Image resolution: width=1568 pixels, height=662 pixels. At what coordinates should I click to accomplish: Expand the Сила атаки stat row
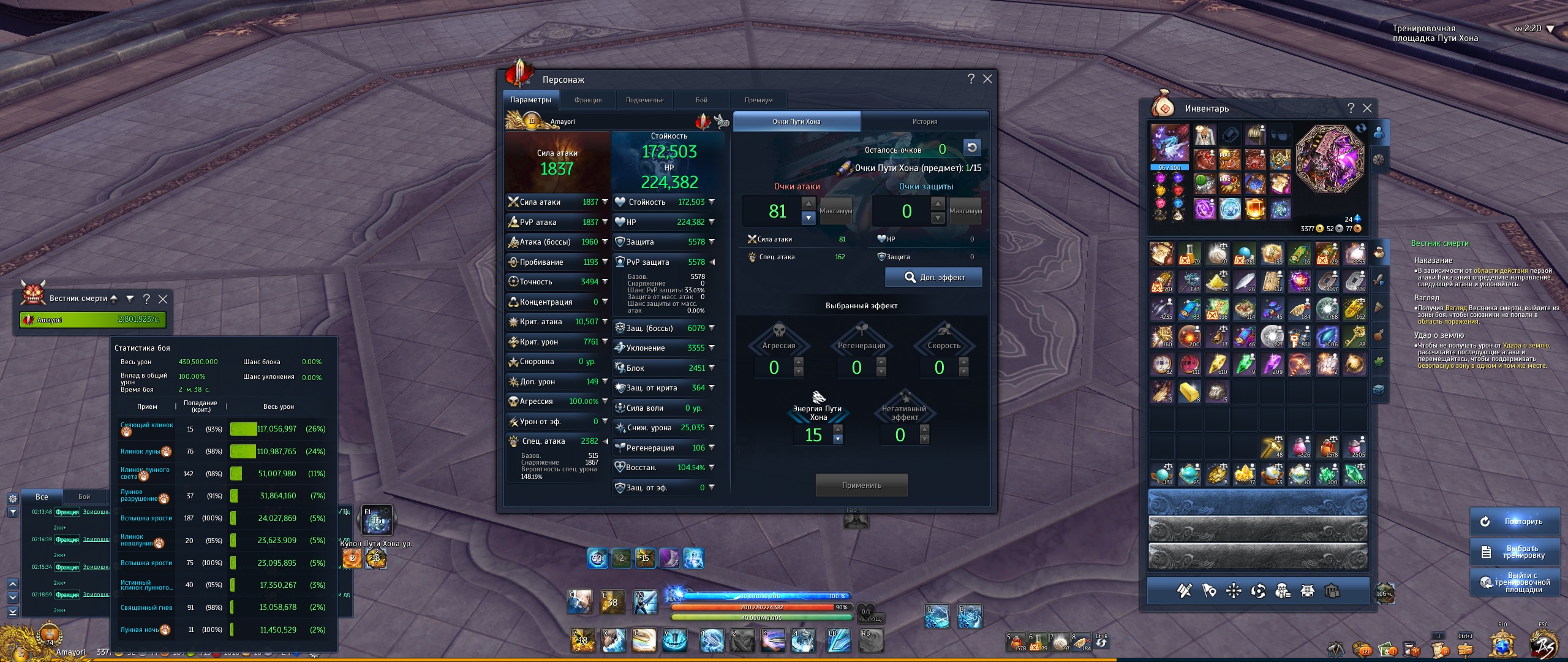(x=605, y=202)
